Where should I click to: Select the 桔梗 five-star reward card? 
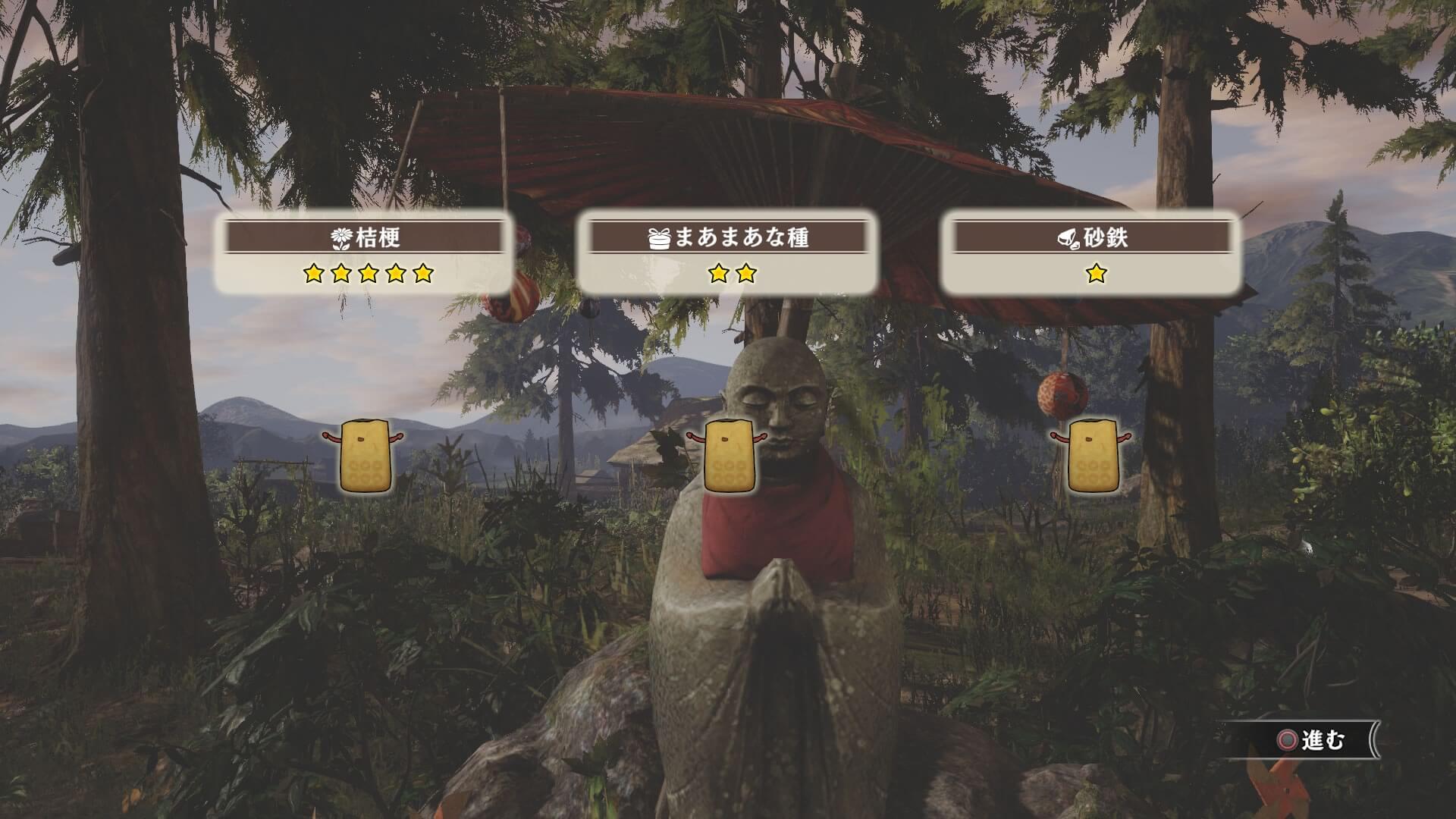[x=364, y=254]
